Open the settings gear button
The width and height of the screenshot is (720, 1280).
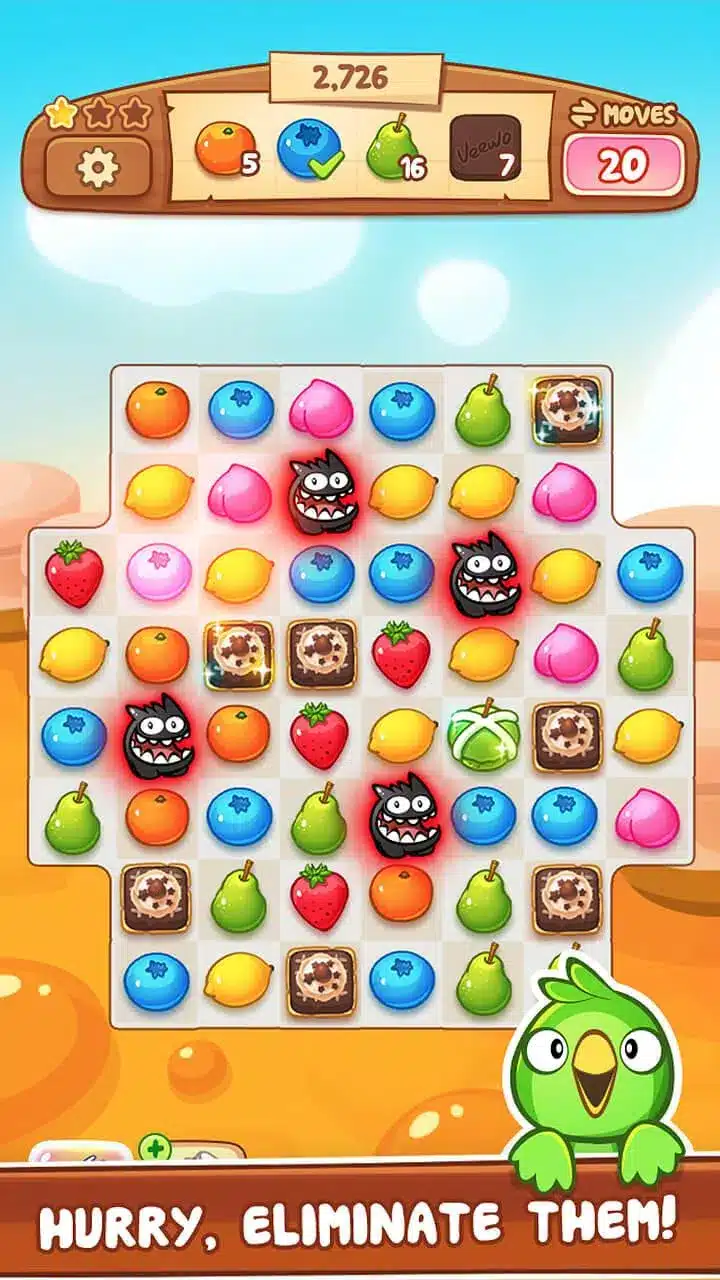point(98,167)
